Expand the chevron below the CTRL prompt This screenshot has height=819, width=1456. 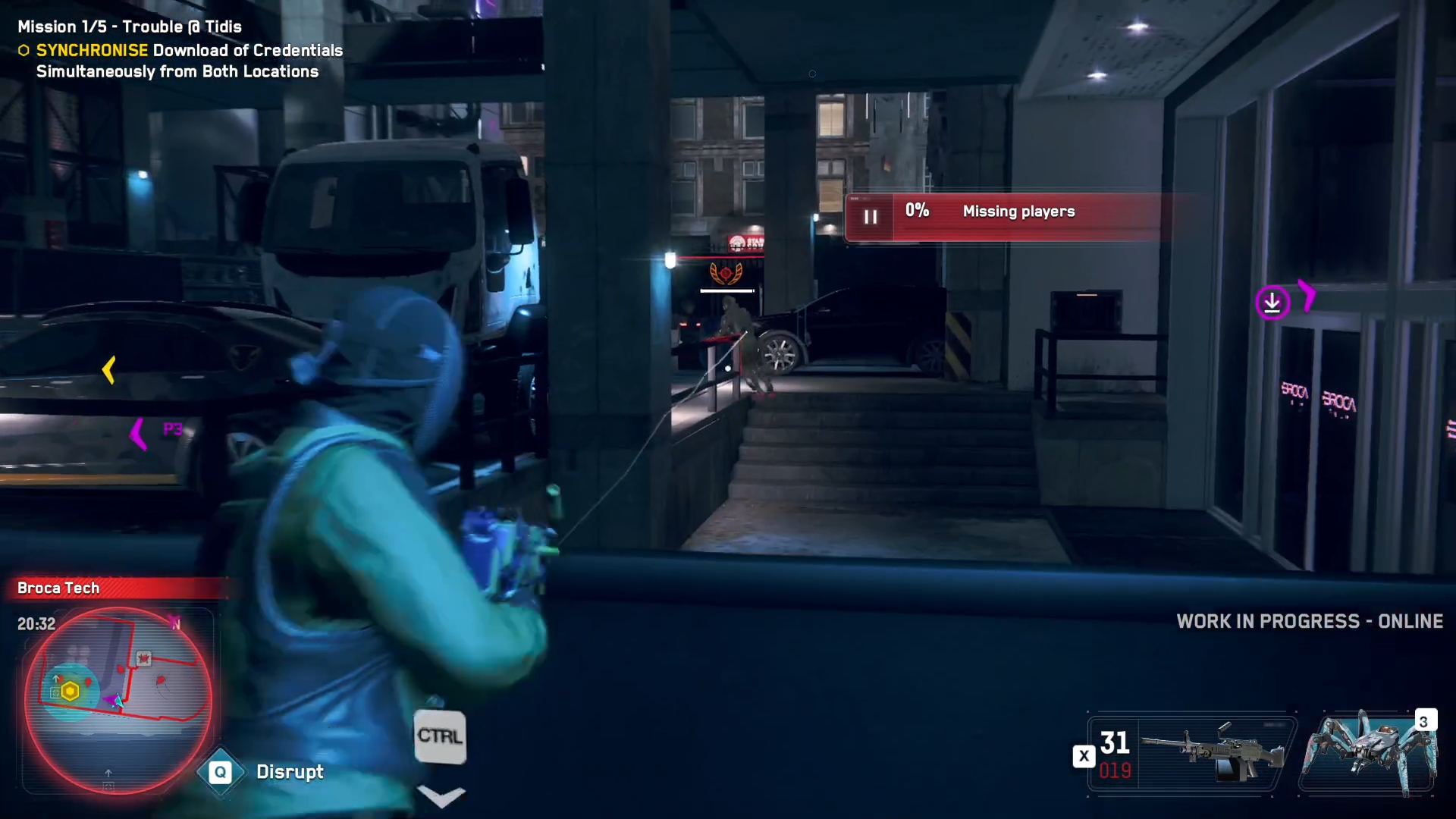click(441, 795)
